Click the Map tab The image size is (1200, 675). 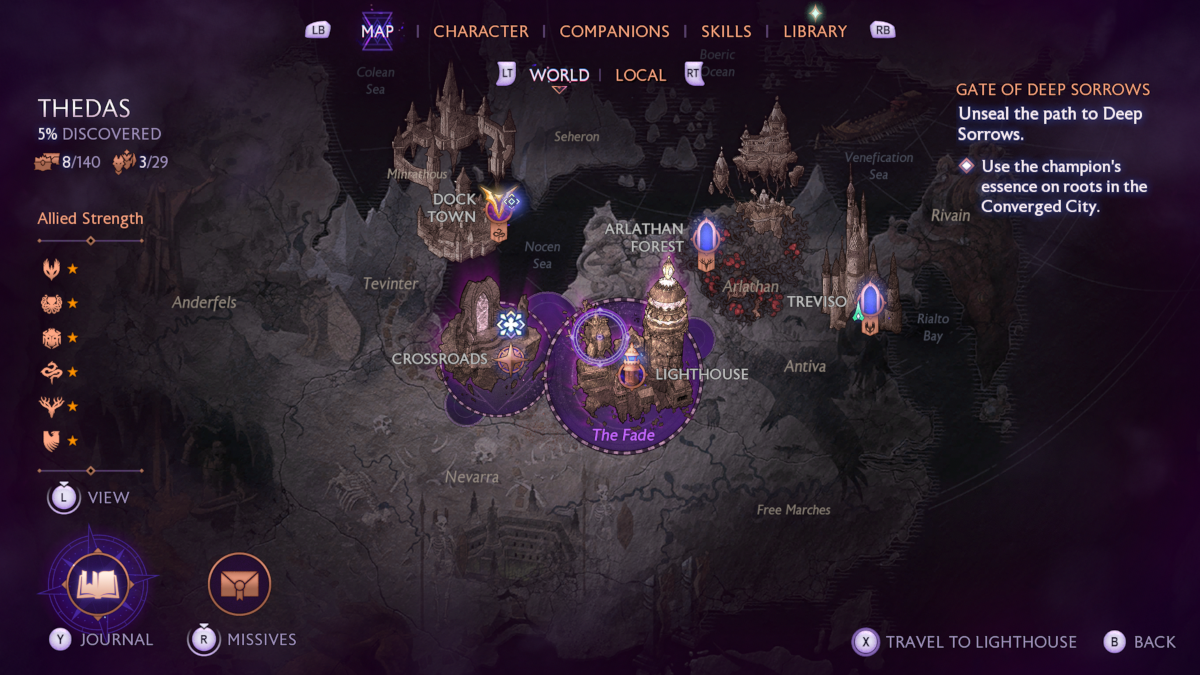click(377, 31)
